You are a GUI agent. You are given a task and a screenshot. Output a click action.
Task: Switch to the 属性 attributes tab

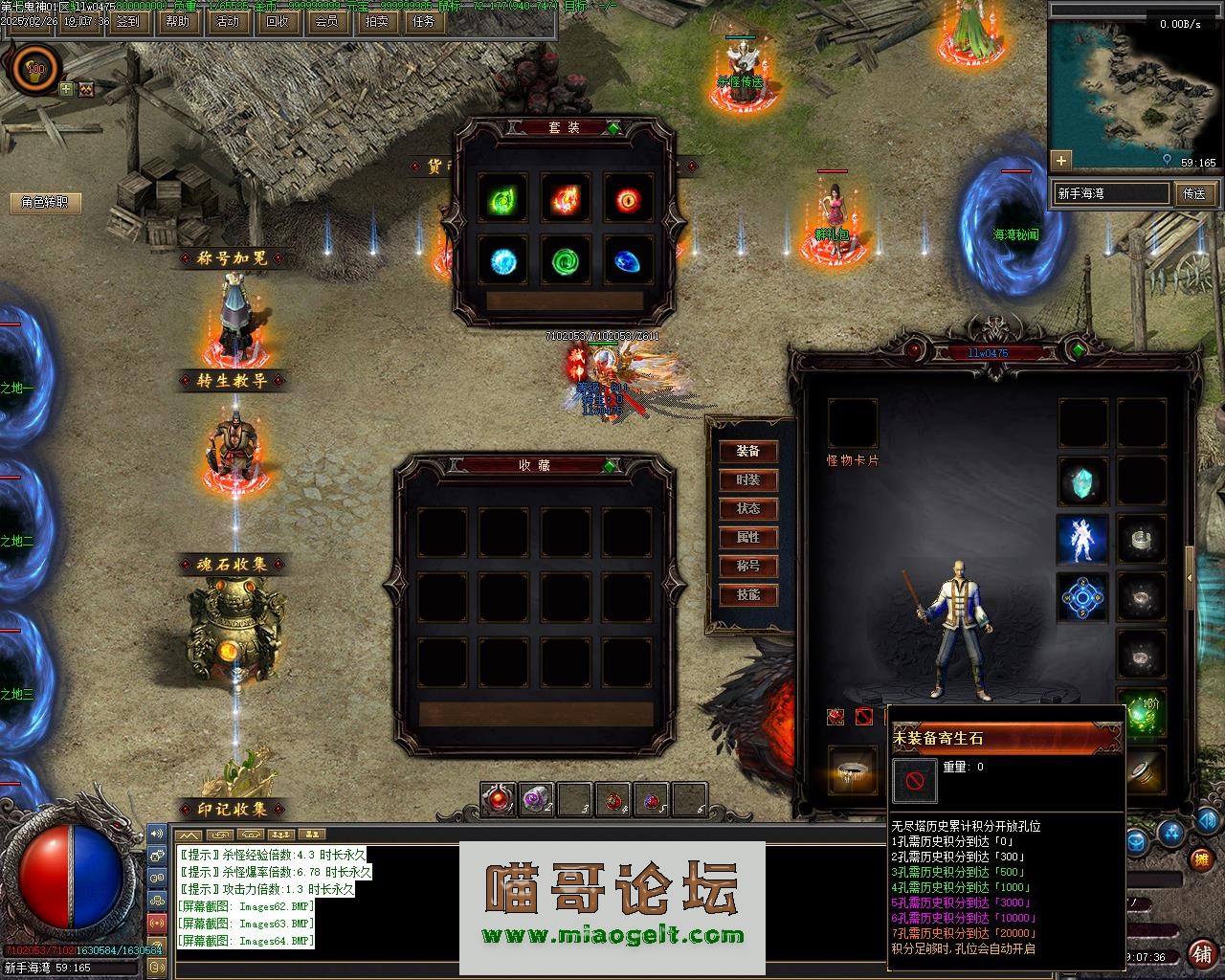(748, 537)
